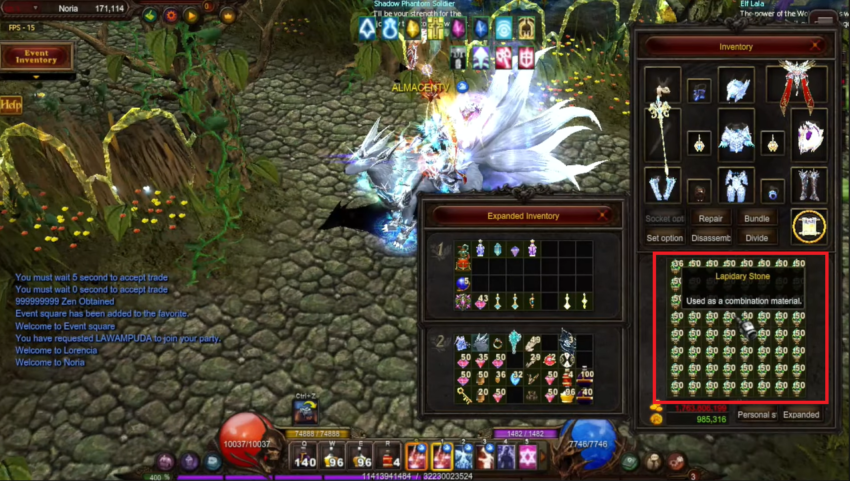Click the Bundle button
Screen dimensions: 850x481
756,217
